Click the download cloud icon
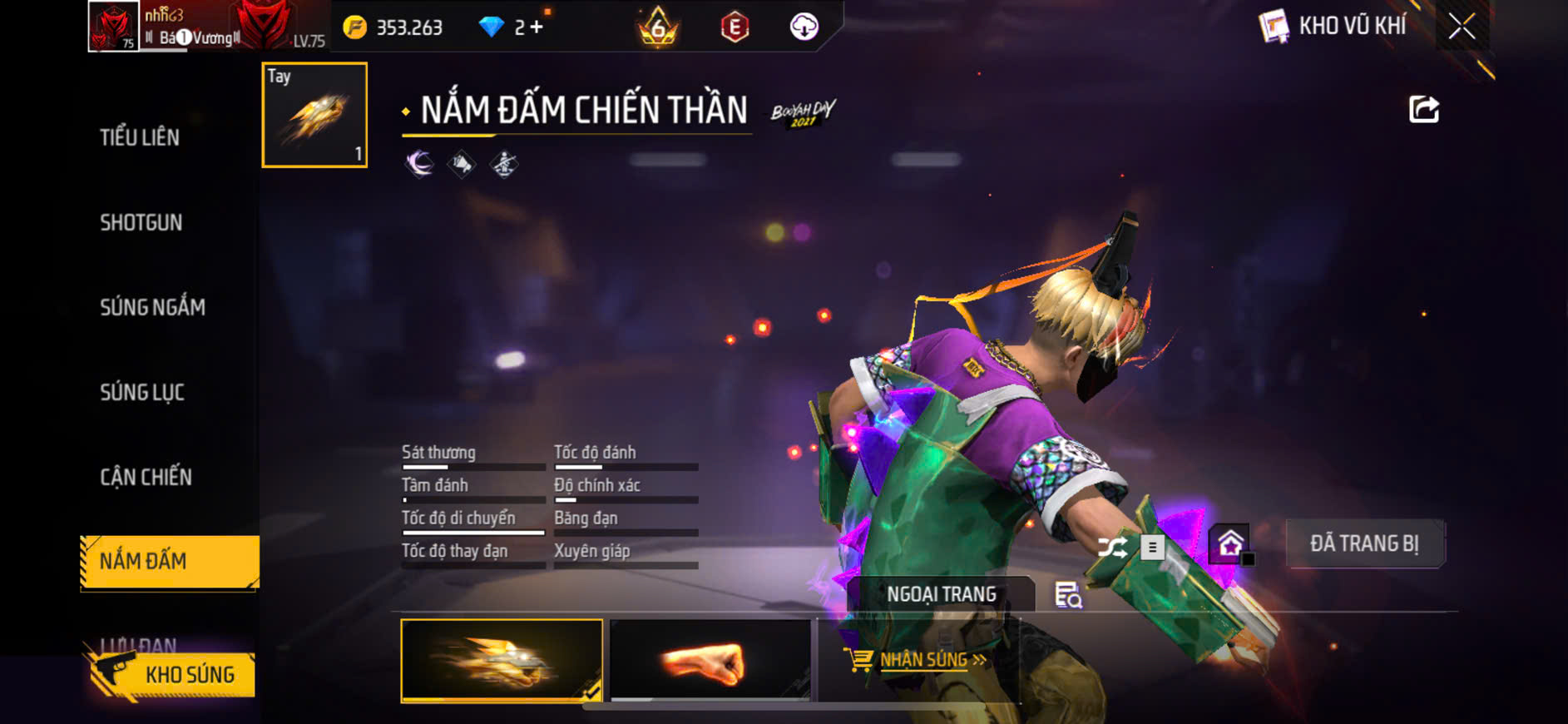This screenshot has width=1568, height=724. coord(804,27)
